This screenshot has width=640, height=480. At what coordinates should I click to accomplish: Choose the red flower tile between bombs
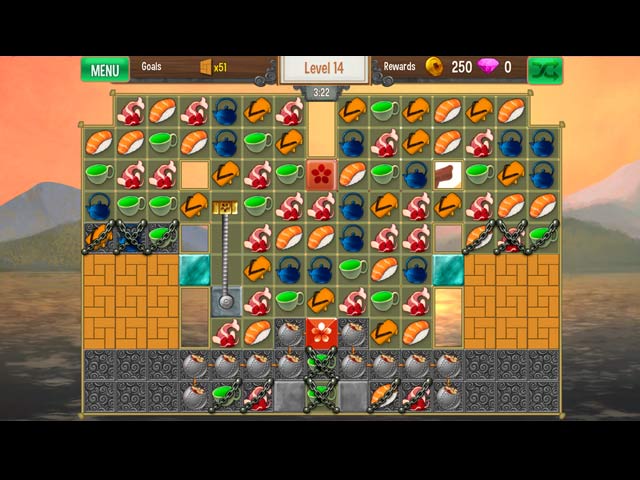[320, 333]
